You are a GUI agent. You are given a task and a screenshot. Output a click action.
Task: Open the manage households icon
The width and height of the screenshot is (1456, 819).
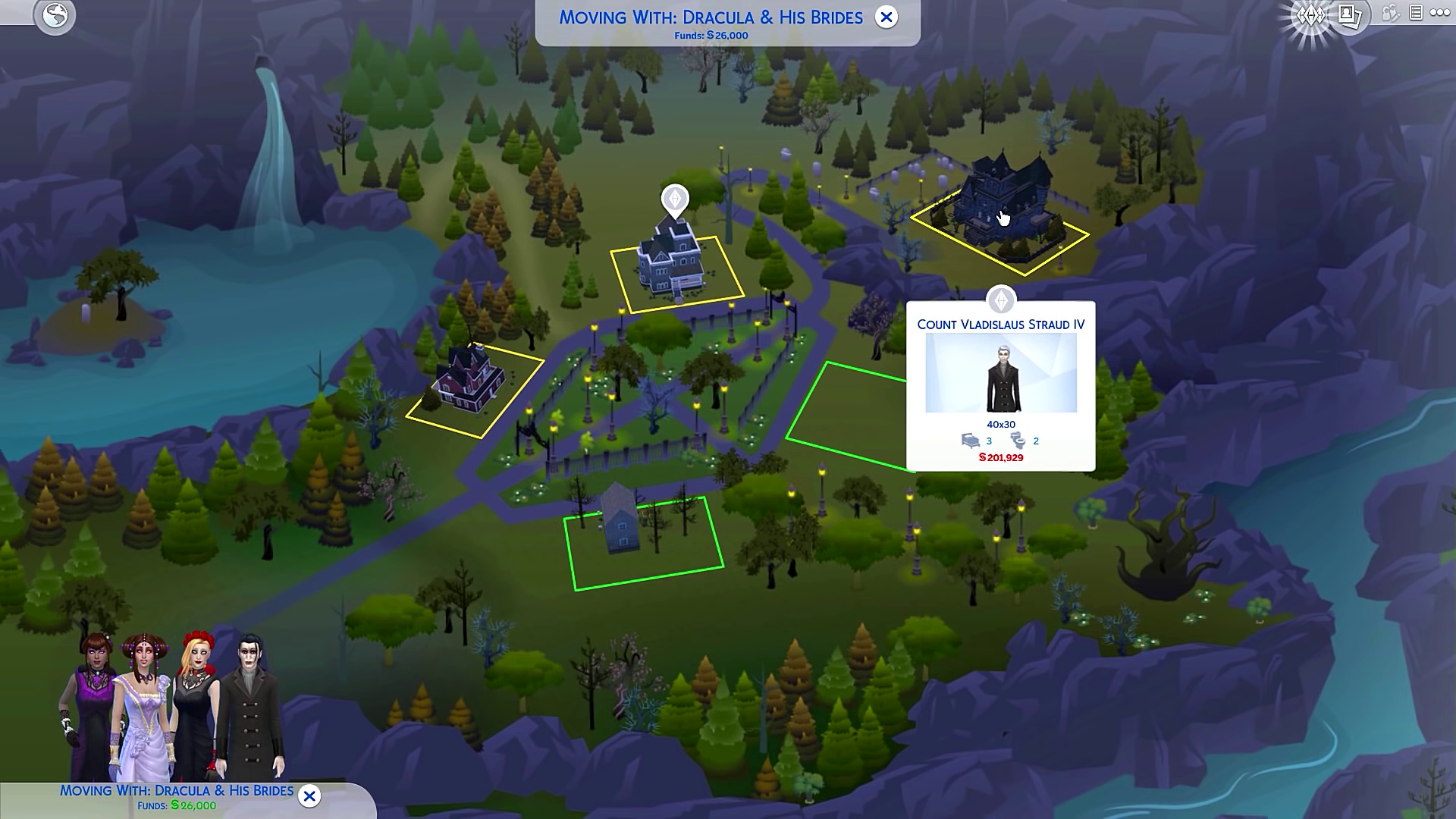[x=1390, y=14]
